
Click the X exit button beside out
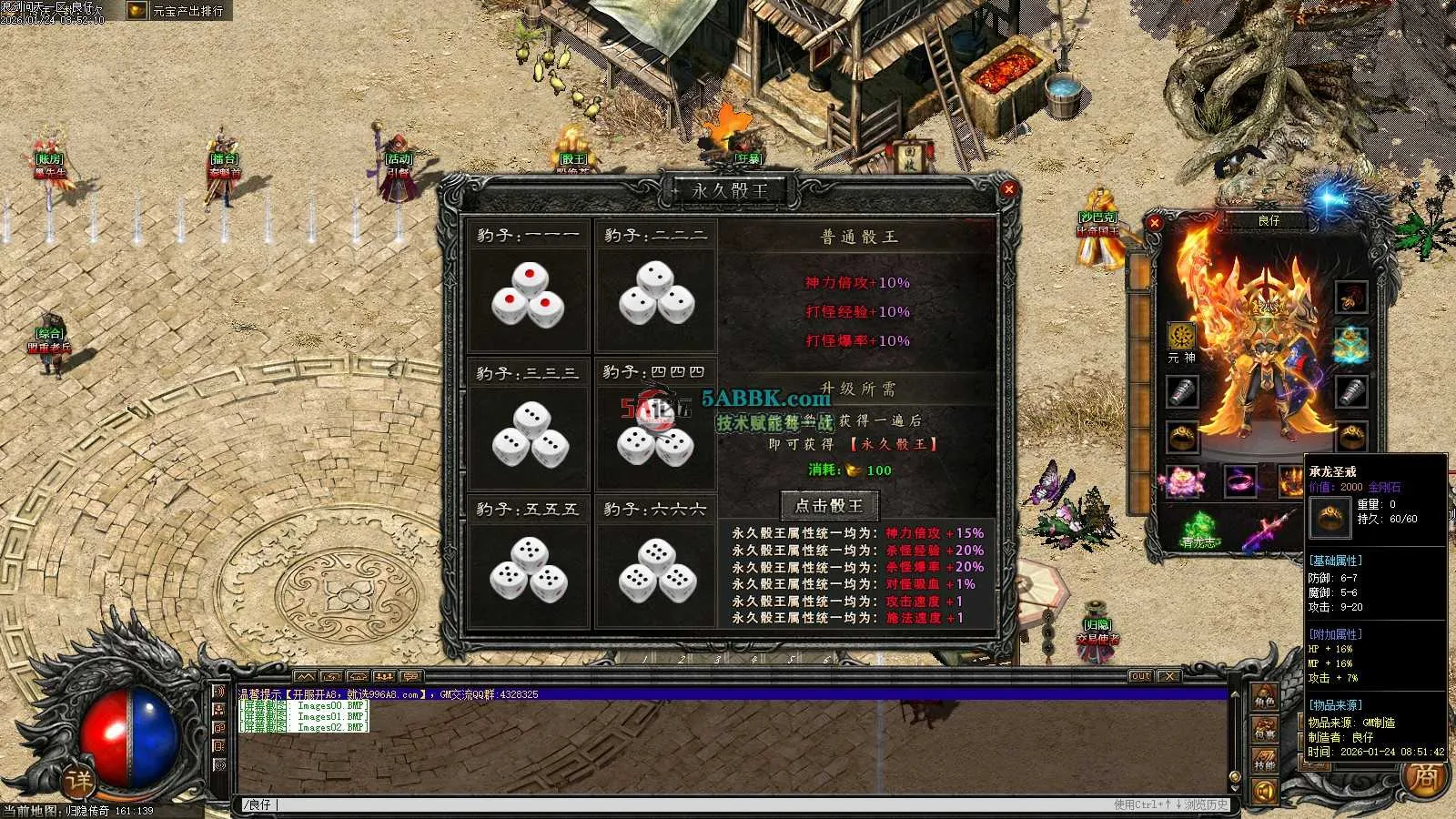coord(1169,676)
